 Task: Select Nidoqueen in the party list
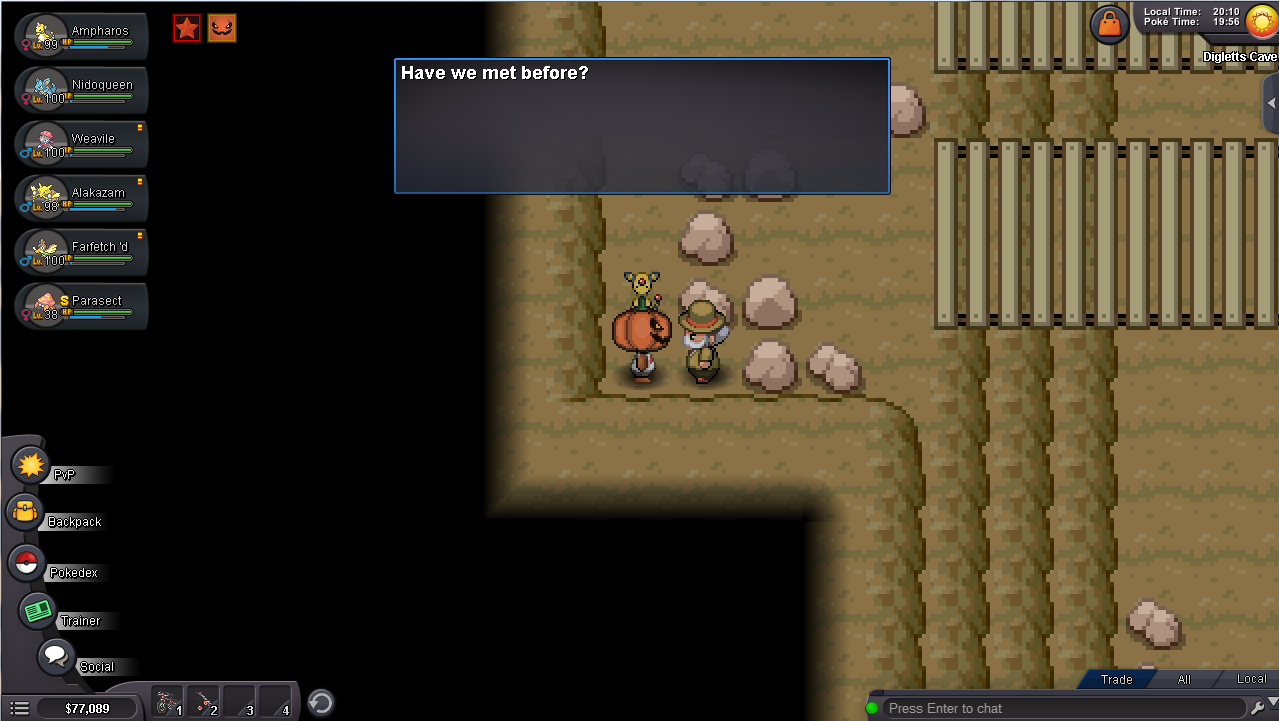pos(82,89)
